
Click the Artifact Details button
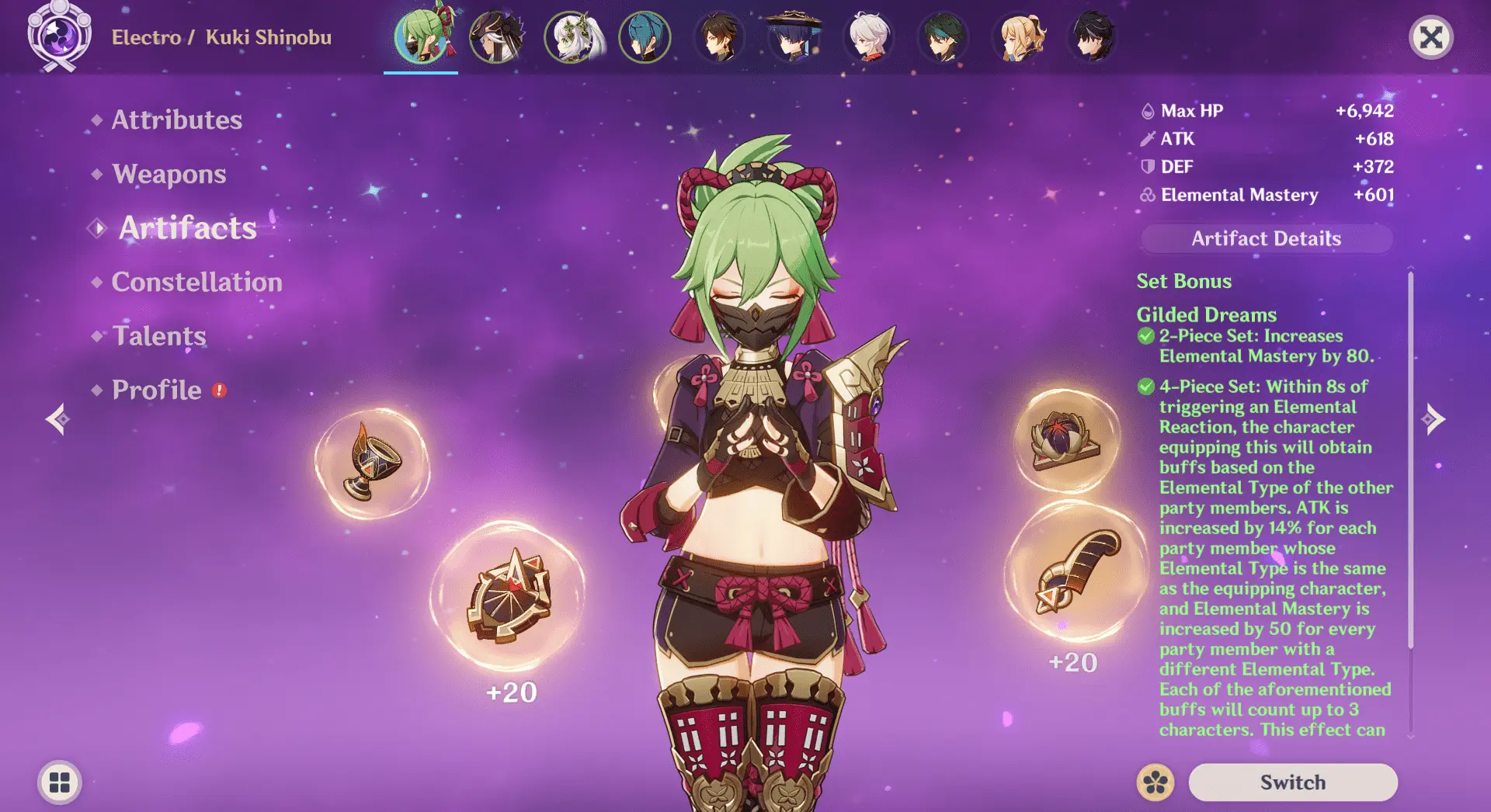pyautogui.click(x=1266, y=238)
